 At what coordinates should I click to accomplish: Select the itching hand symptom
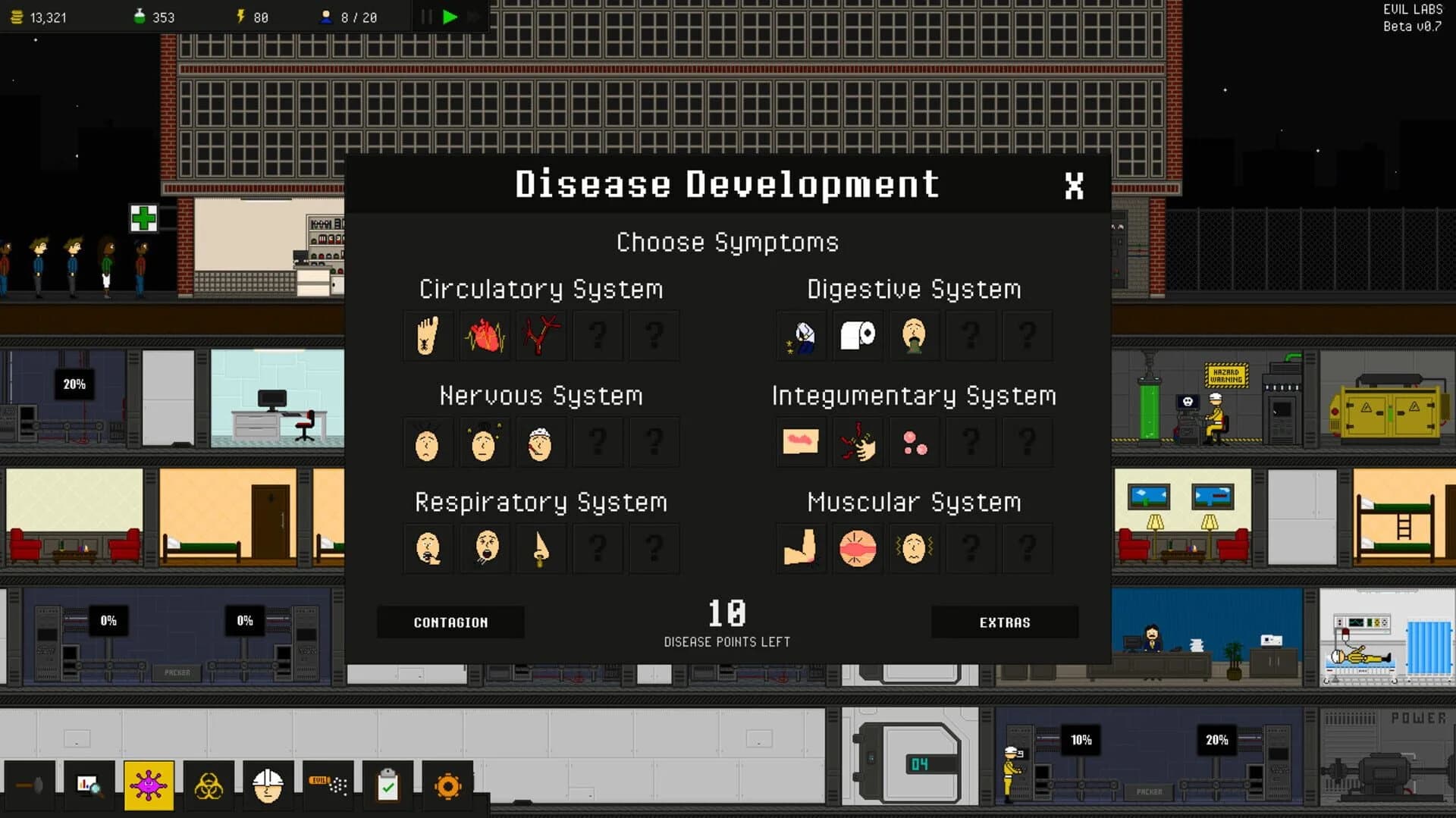pyautogui.click(x=857, y=442)
